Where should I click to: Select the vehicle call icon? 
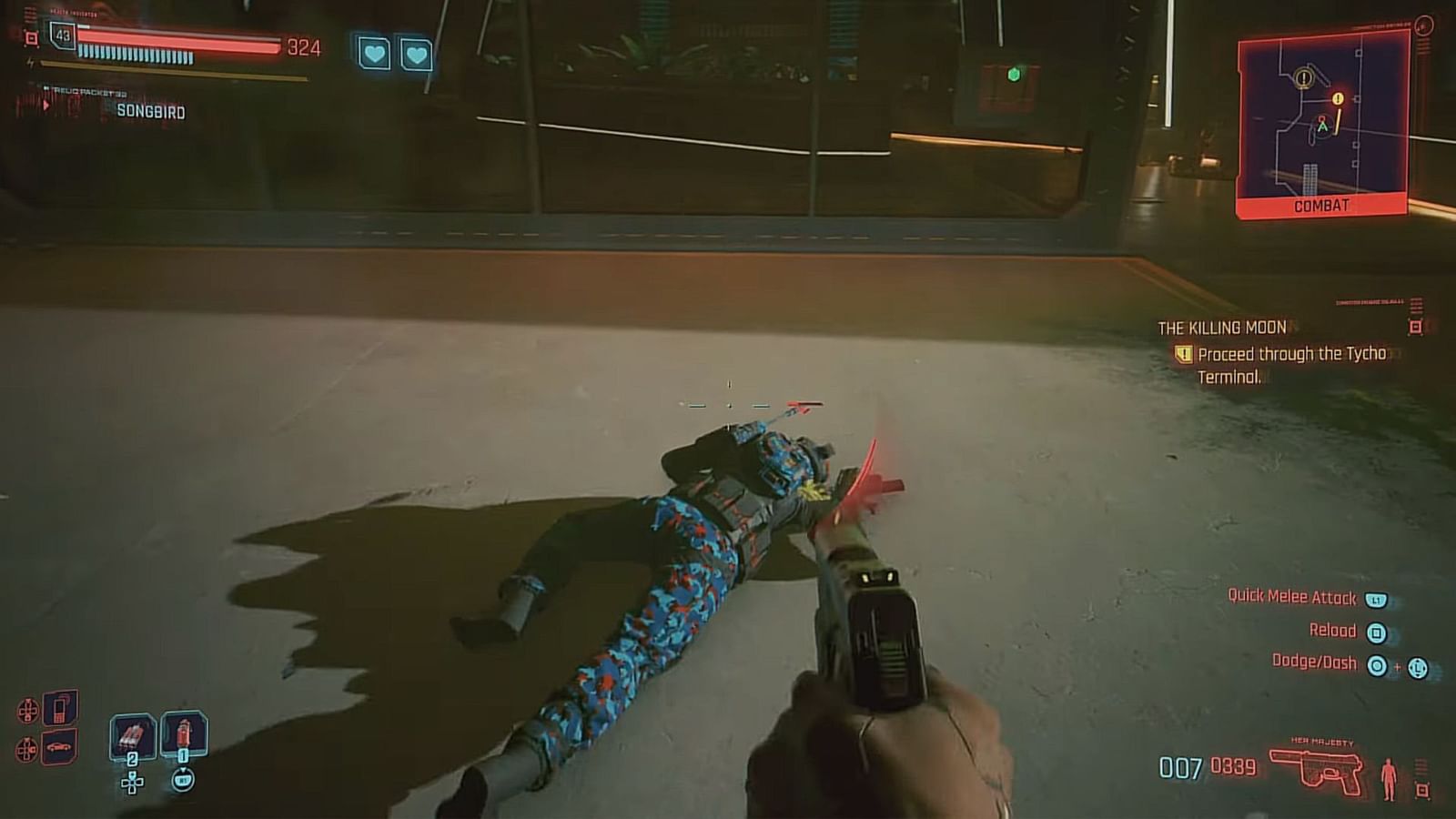click(58, 748)
